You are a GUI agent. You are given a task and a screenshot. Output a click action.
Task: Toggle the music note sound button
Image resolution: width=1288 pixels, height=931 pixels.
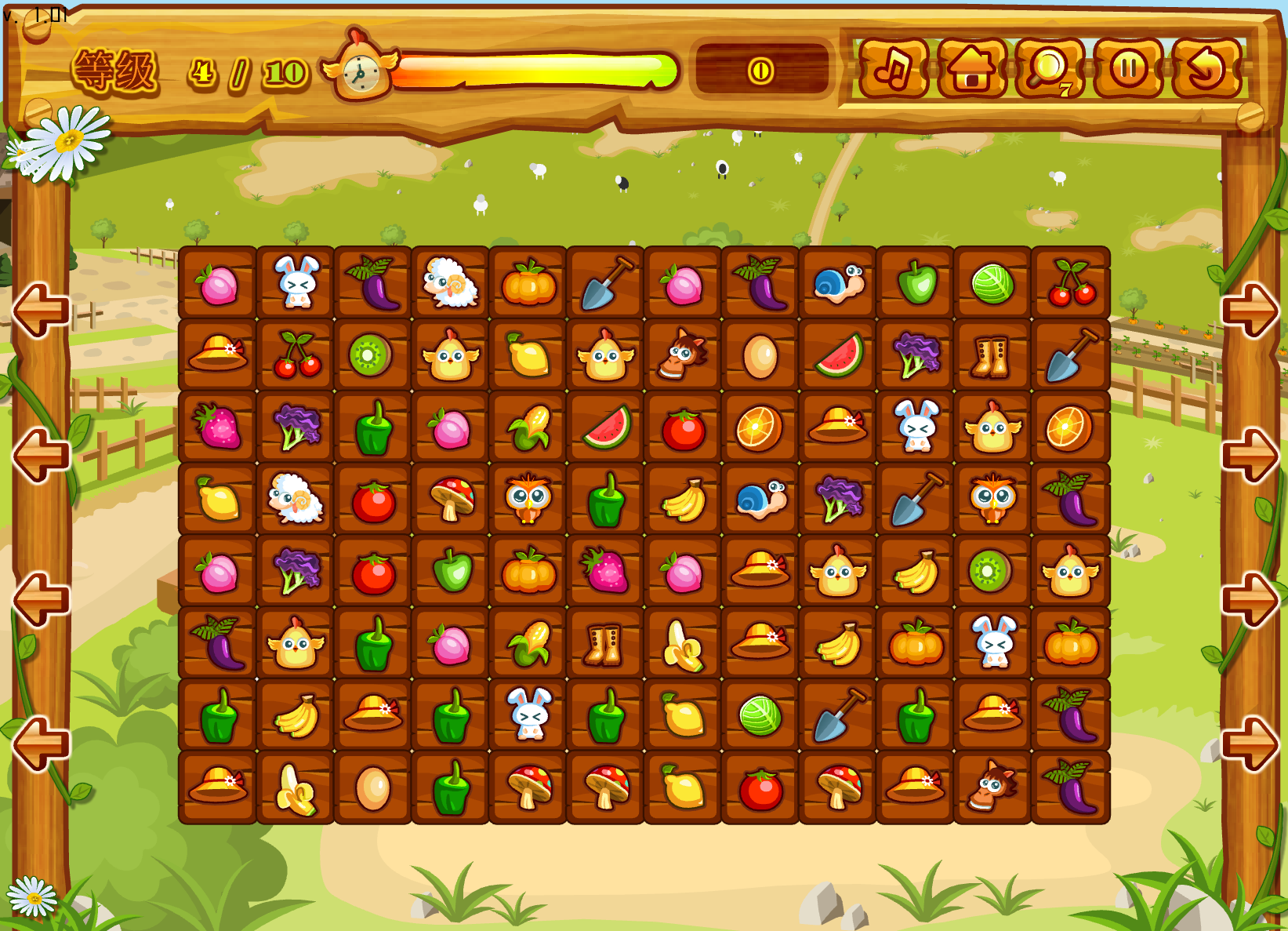(893, 69)
